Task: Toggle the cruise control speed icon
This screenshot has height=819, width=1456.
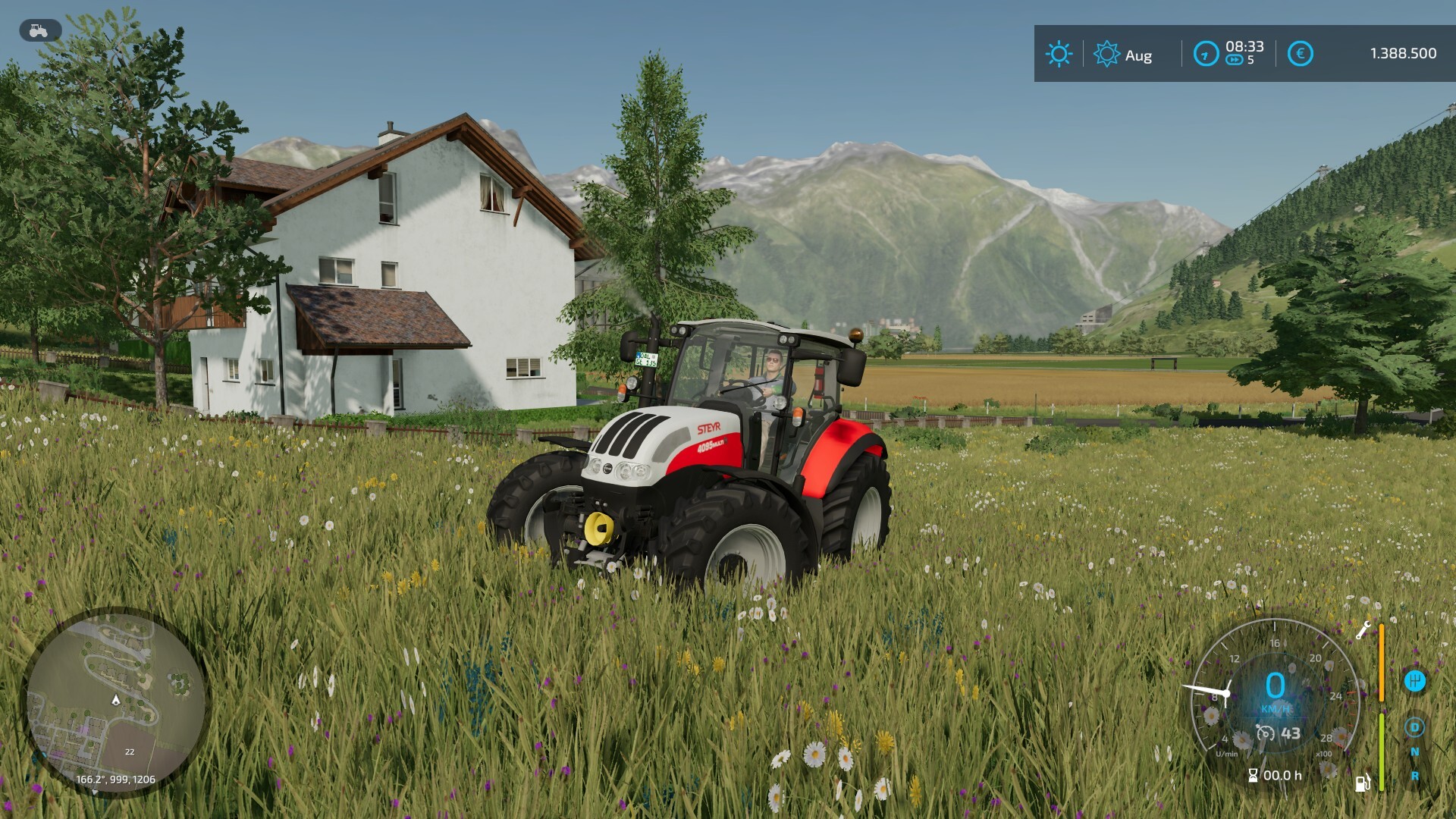Action: point(1266,733)
